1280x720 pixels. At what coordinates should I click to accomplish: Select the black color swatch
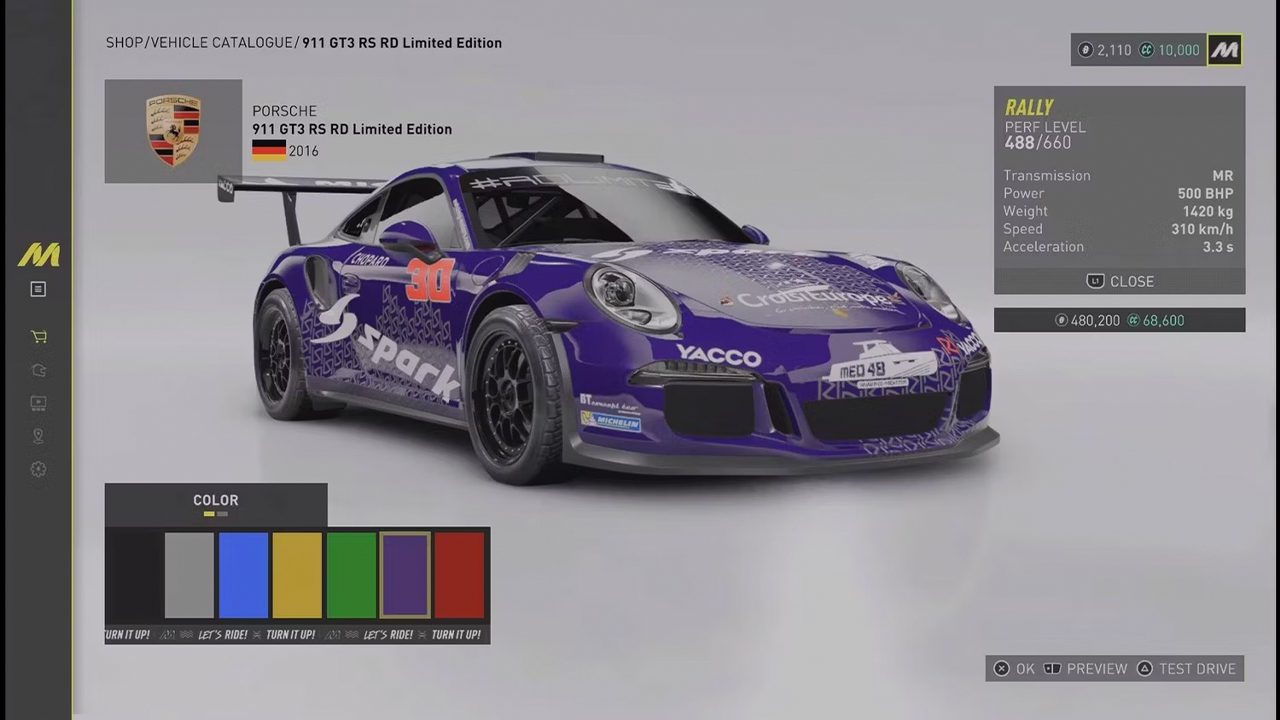click(x=134, y=575)
